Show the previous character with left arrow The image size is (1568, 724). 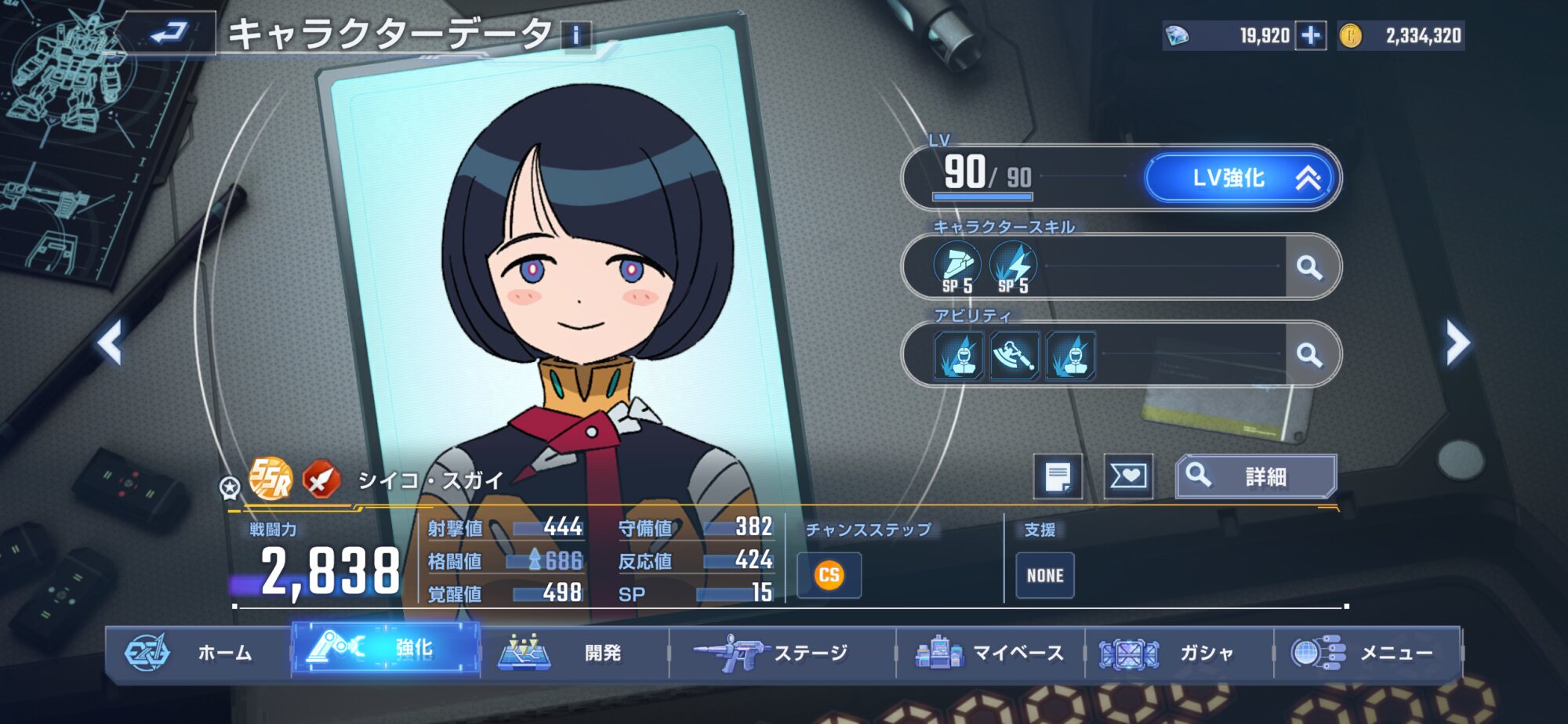point(110,342)
